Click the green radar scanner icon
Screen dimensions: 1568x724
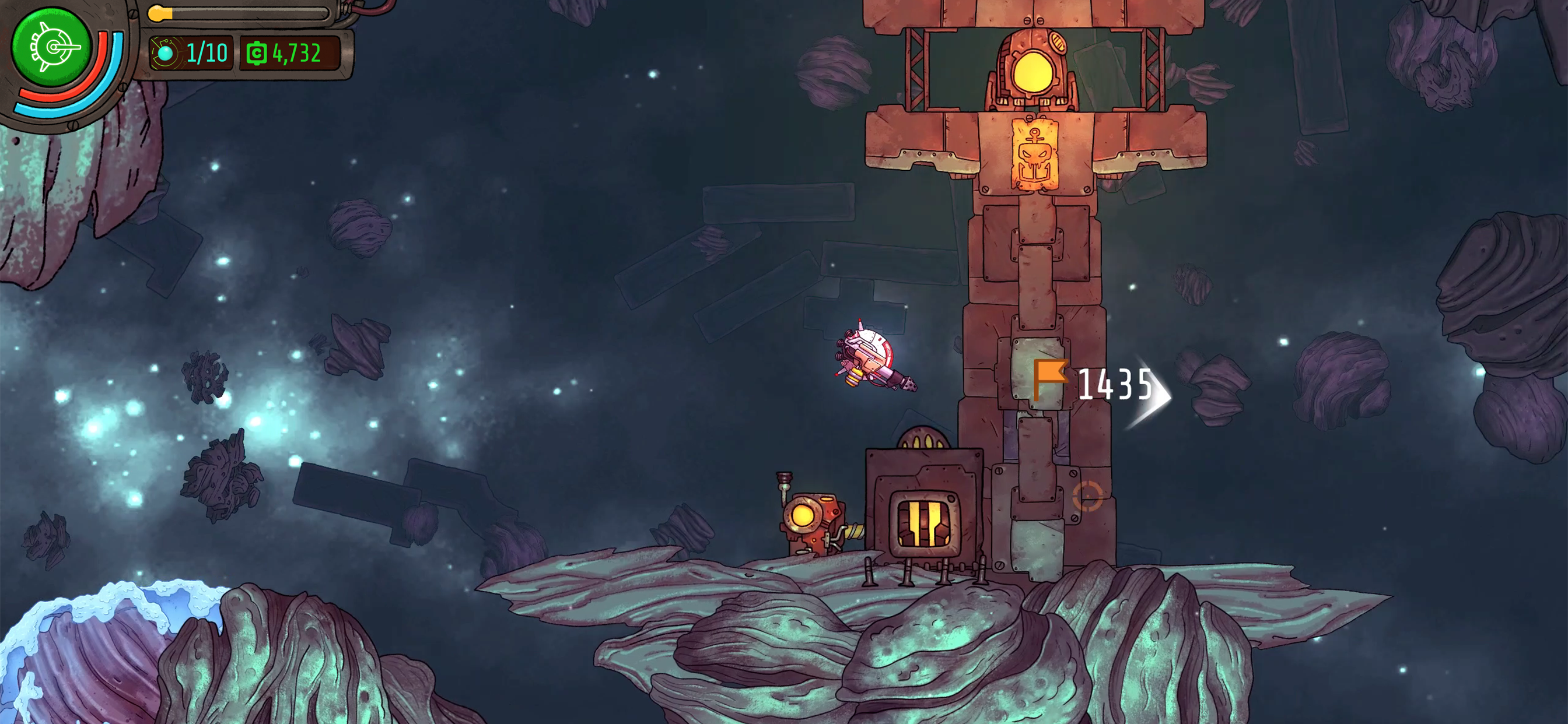[51, 47]
